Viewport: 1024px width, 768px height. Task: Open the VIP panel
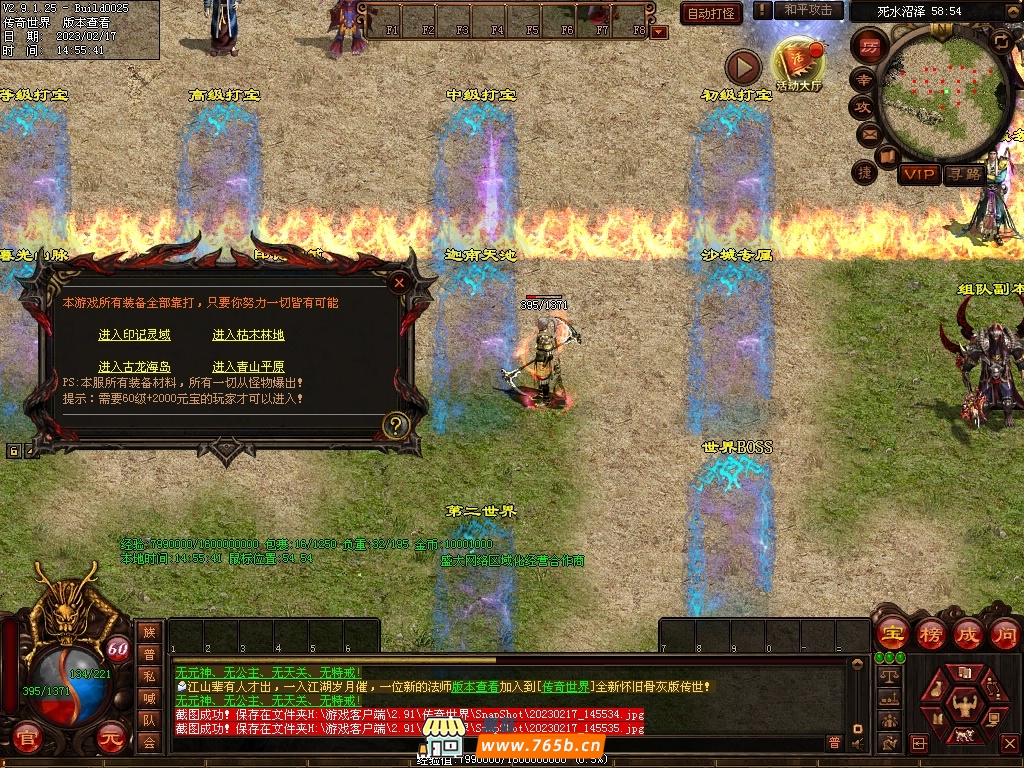coord(918,175)
